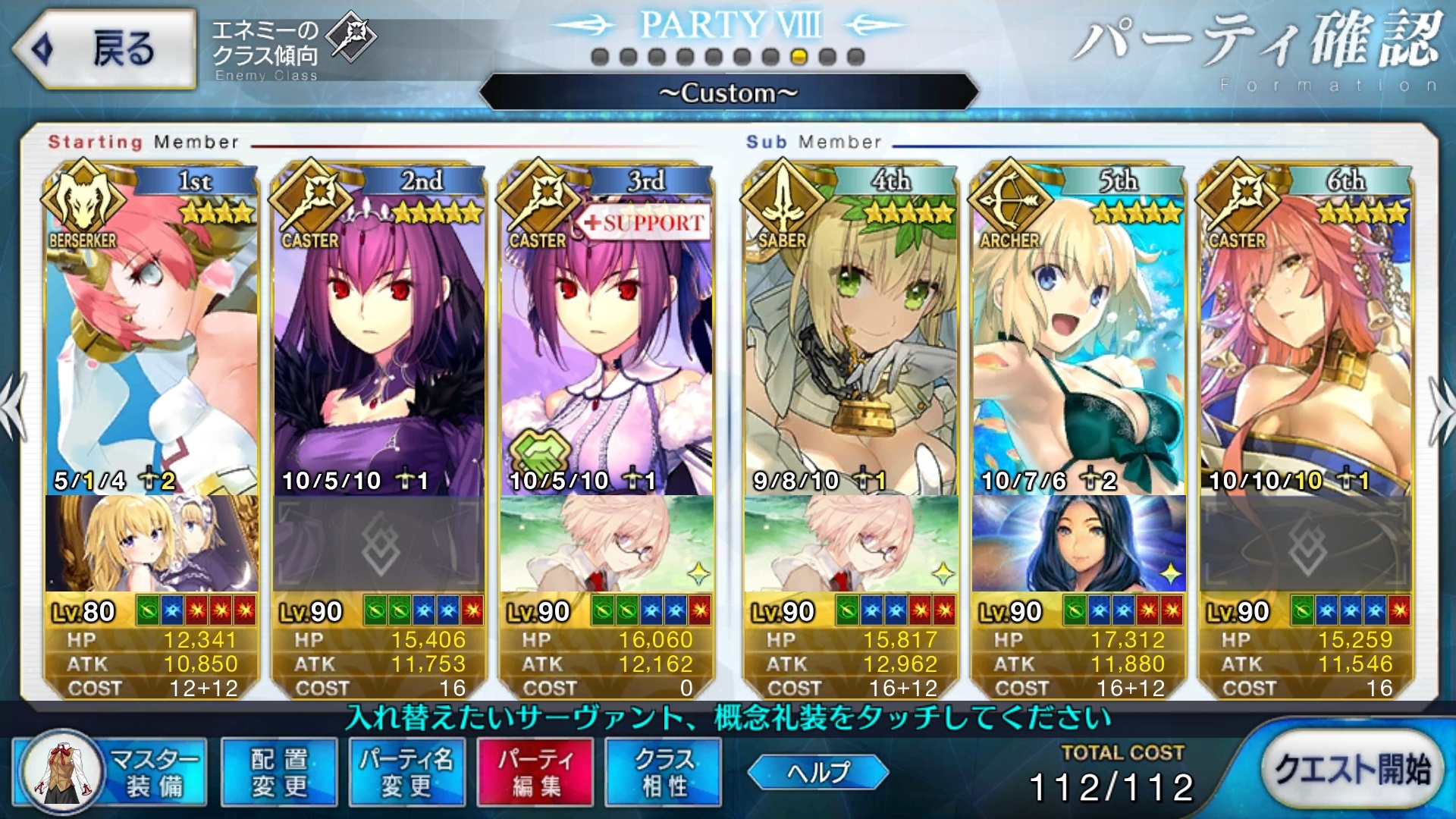
Task: Select the 5th slot Archer servant card
Action: pyautogui.click(x=1078, y=341)
